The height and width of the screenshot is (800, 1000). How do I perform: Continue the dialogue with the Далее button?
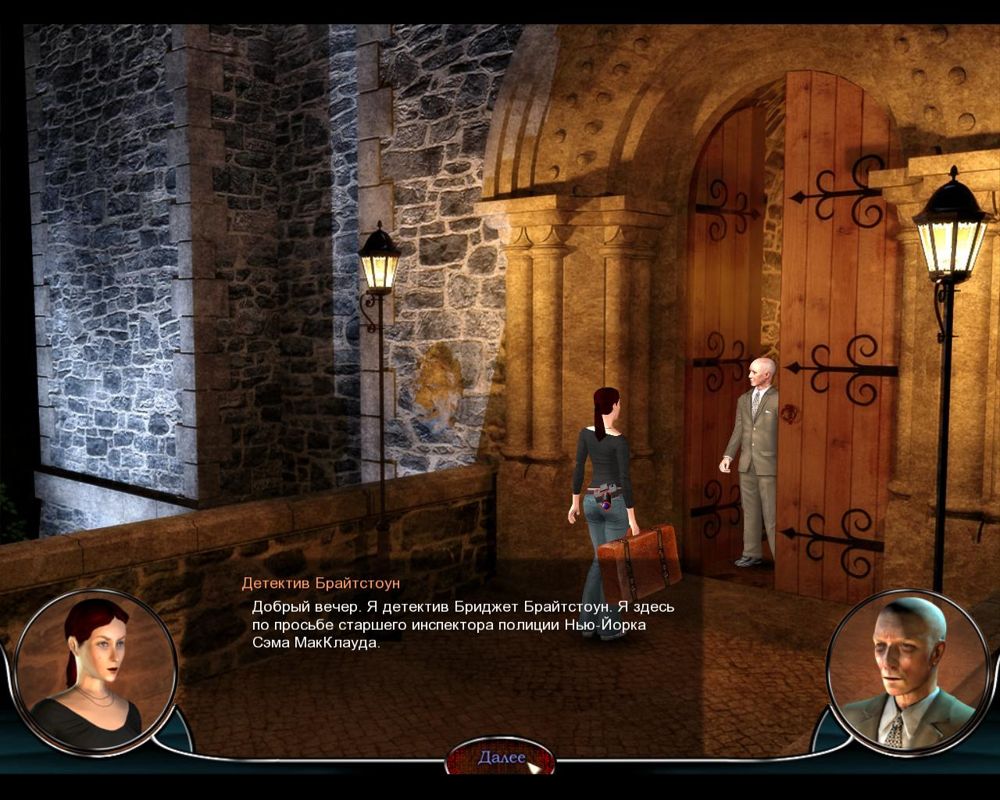[x=501, y=757]
